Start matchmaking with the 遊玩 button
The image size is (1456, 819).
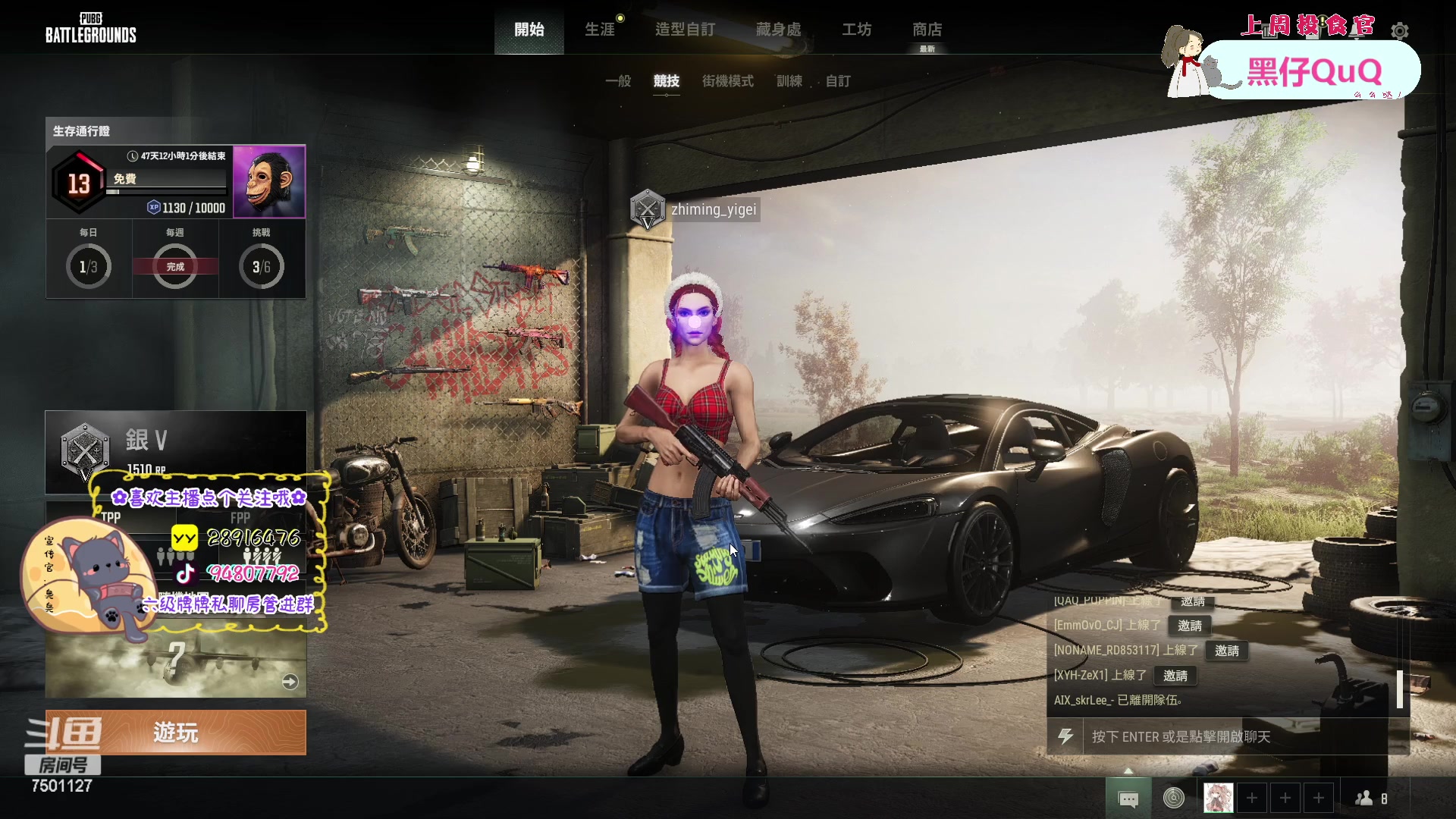click(x=176, y=733)
